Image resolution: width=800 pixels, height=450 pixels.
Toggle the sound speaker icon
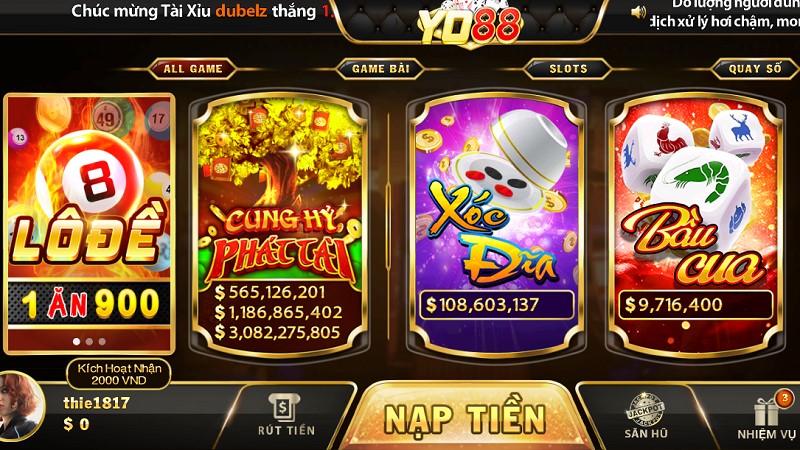[x=638, y=11]
